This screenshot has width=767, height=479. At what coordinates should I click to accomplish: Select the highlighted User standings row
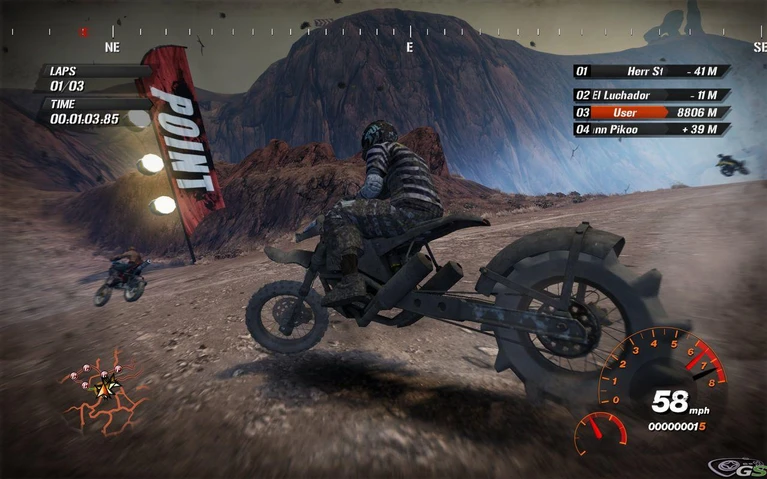click(x=651, y=113)
